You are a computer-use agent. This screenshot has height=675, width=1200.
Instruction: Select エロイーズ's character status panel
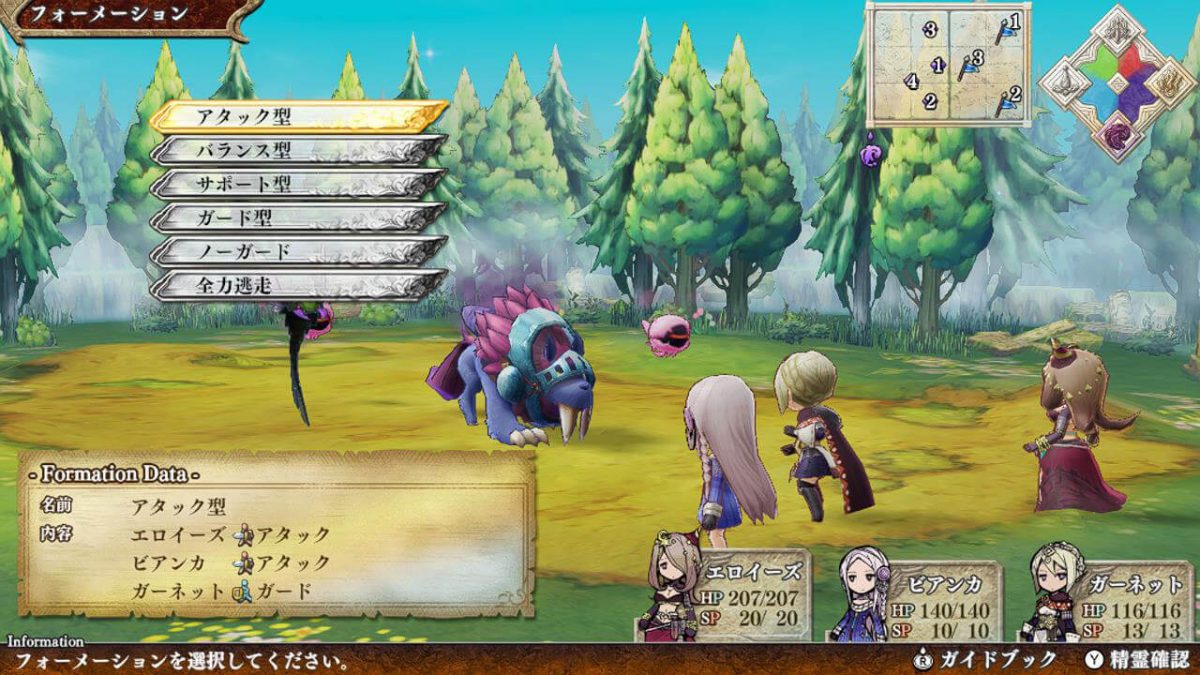pyautogui.click(x=725, y=595)
